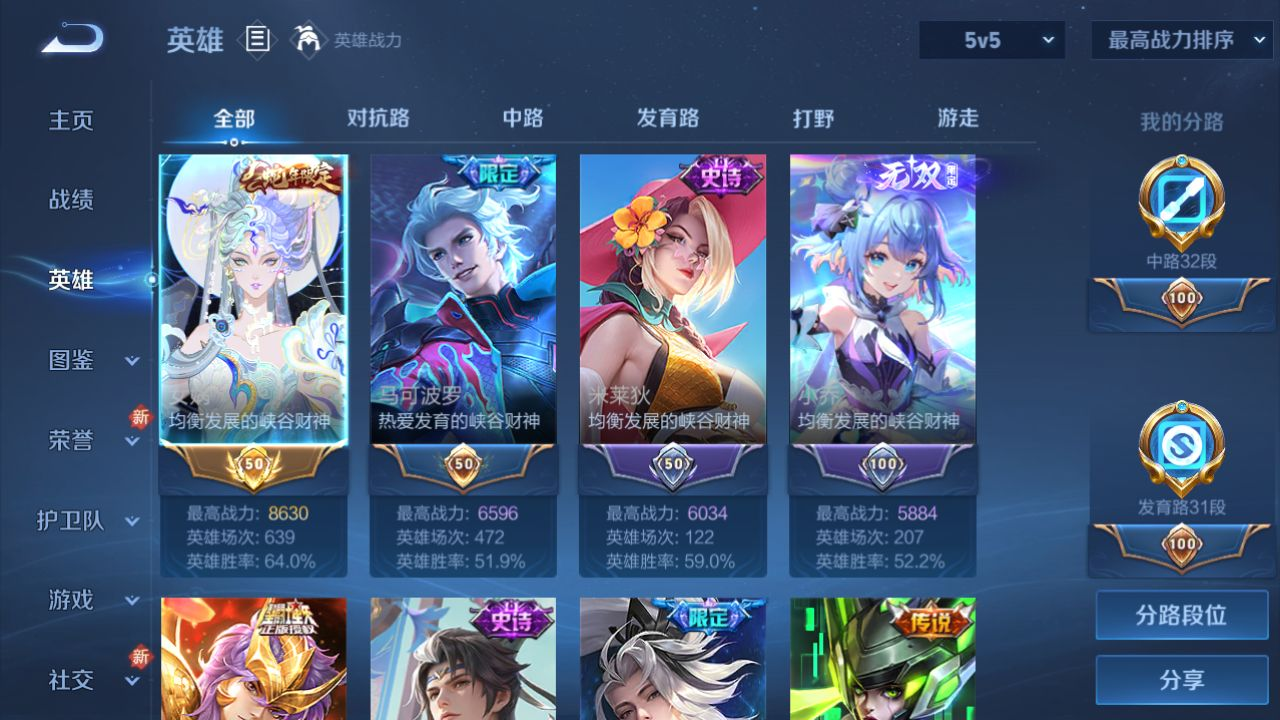This screenshot has height=720, width=1280.
Task: Click the 分路段位 button
Action: (1181, 615)
